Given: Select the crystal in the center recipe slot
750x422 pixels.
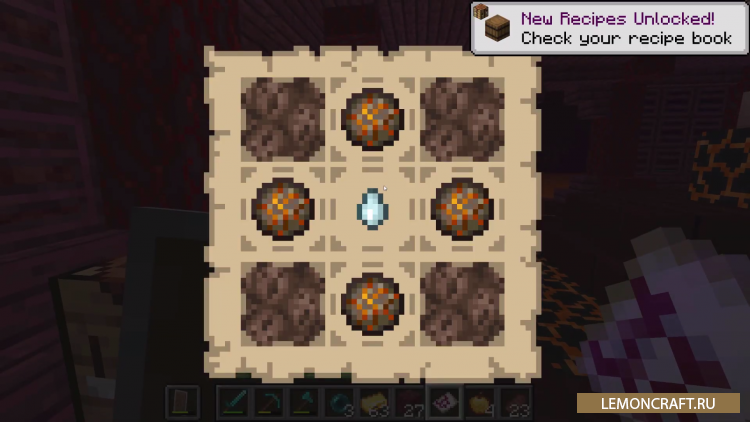Looking at the screenshot, I should [371, 209].
